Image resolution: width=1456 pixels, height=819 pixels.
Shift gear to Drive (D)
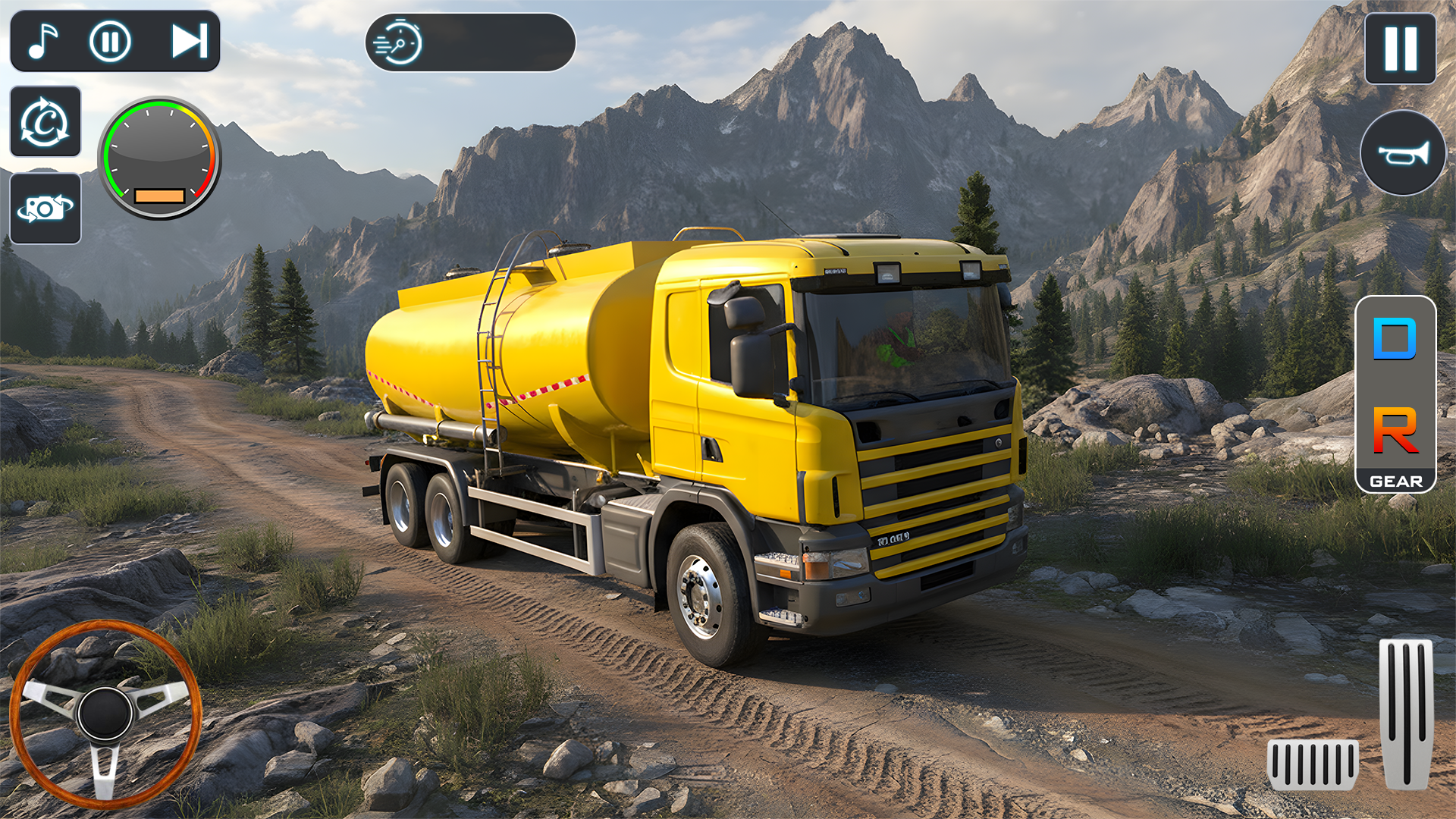(1395, 339)
